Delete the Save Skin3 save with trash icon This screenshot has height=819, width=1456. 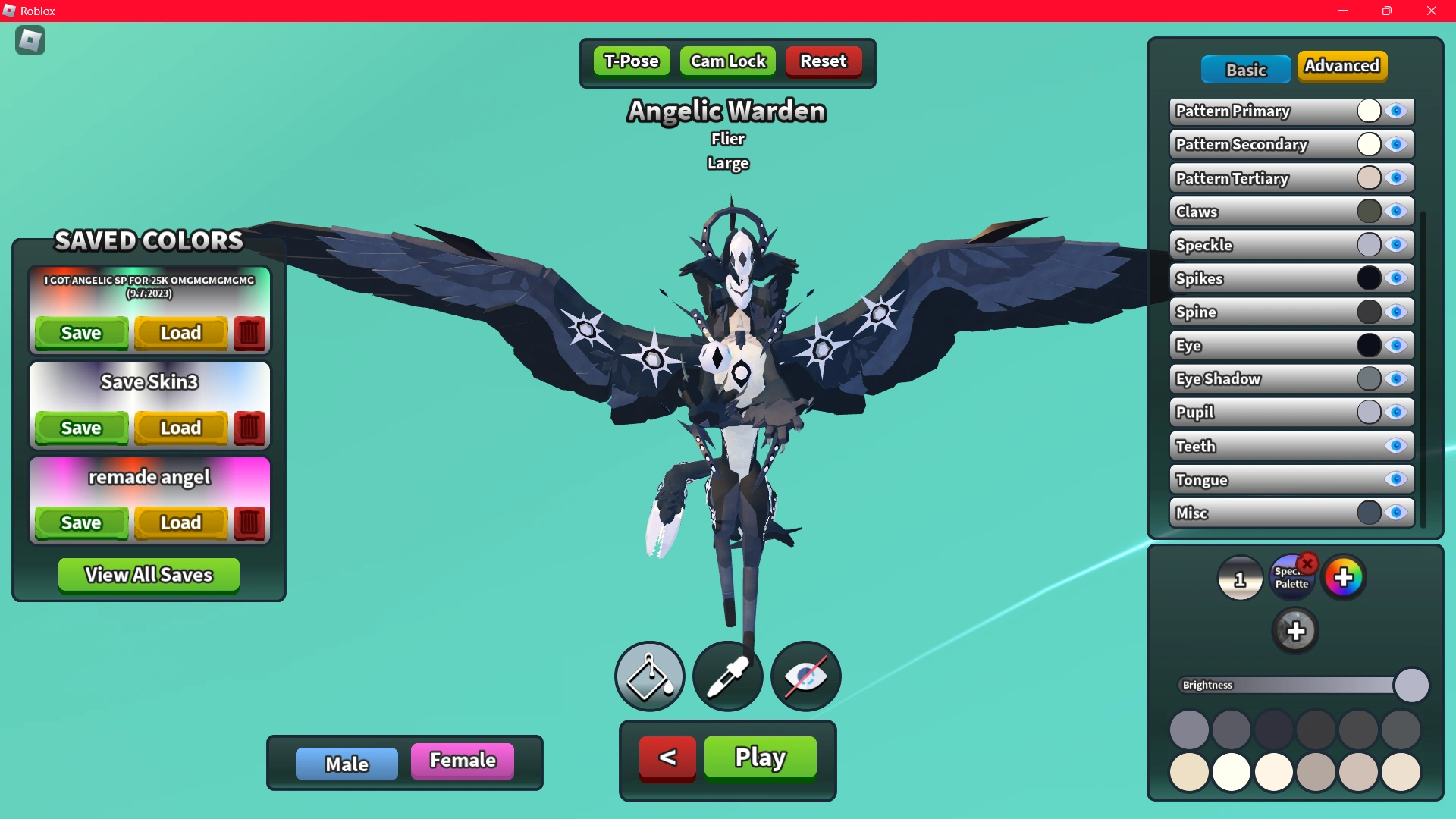(249, 428)
